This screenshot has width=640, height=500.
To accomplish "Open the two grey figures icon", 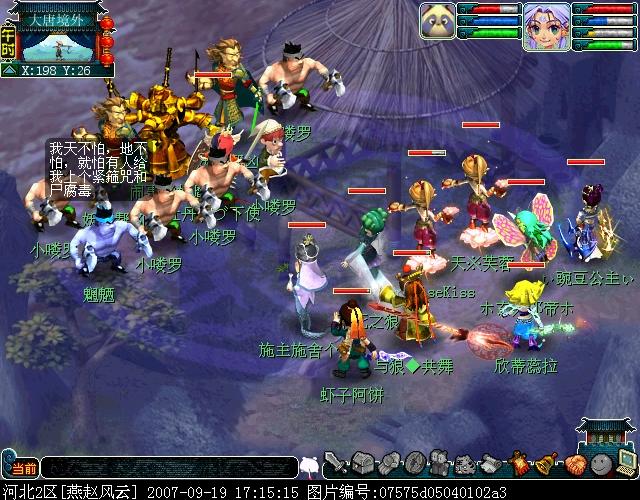I will tap(440, 464).
